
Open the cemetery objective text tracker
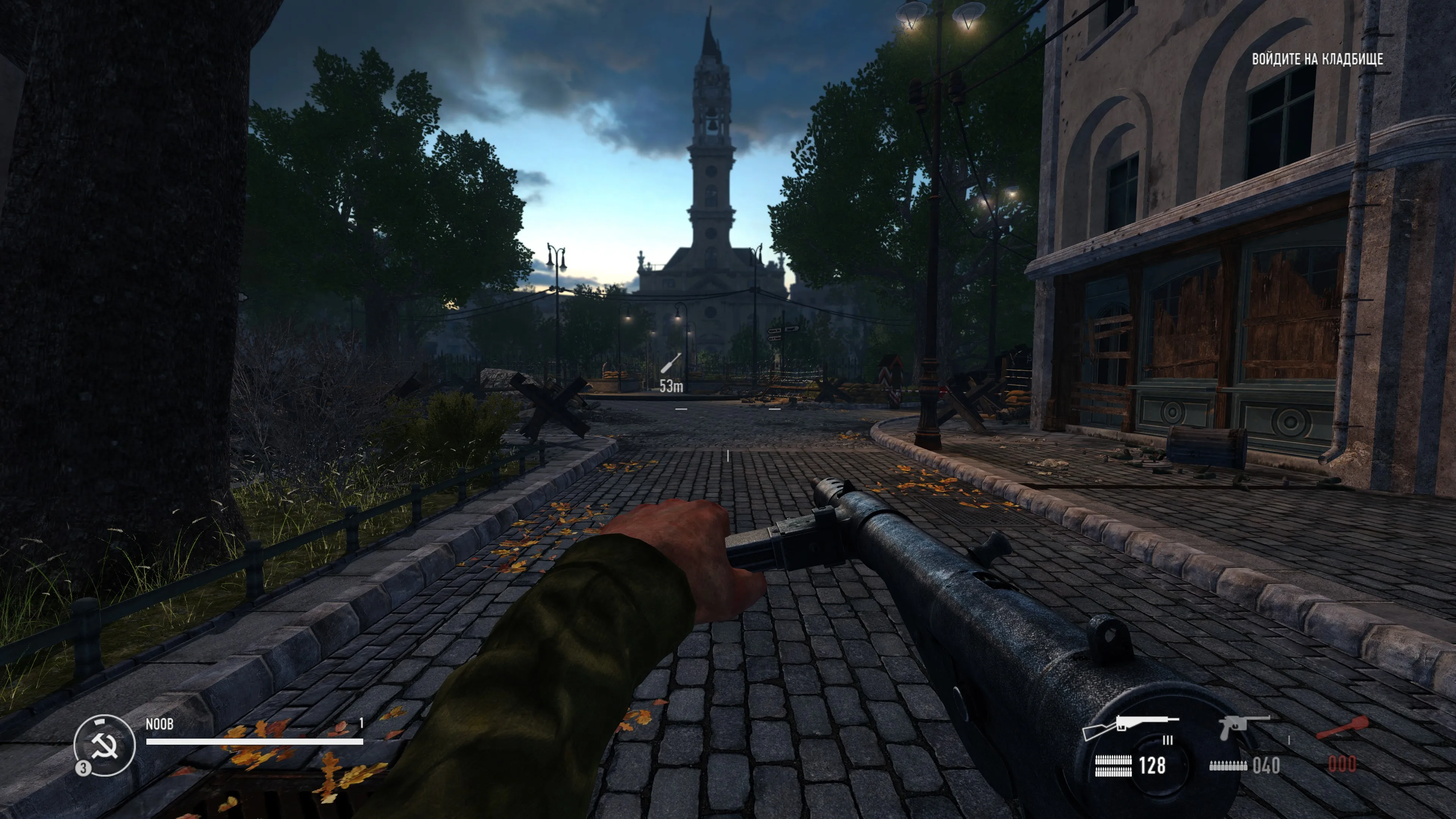[x=1317, y=60]
